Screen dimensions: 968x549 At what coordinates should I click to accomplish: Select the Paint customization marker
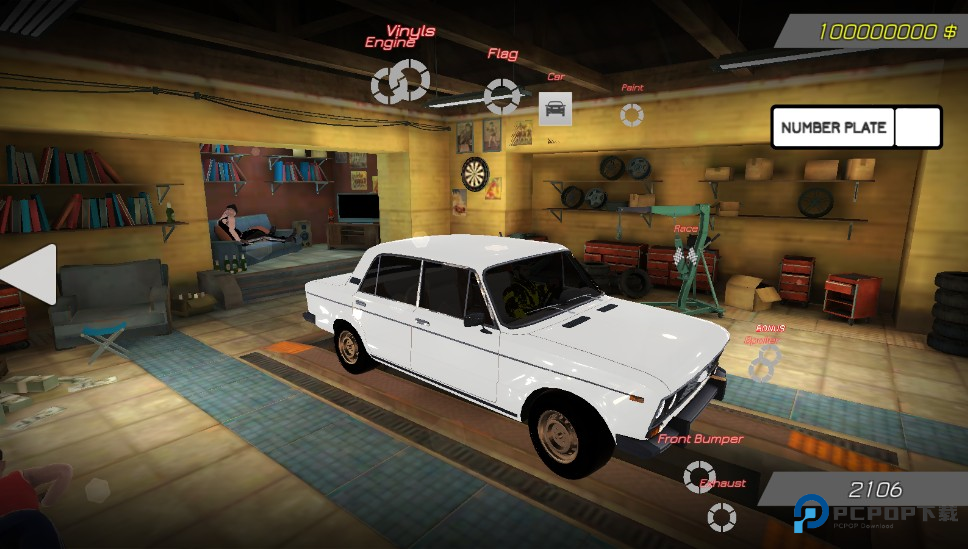click(x=631, y=114)
